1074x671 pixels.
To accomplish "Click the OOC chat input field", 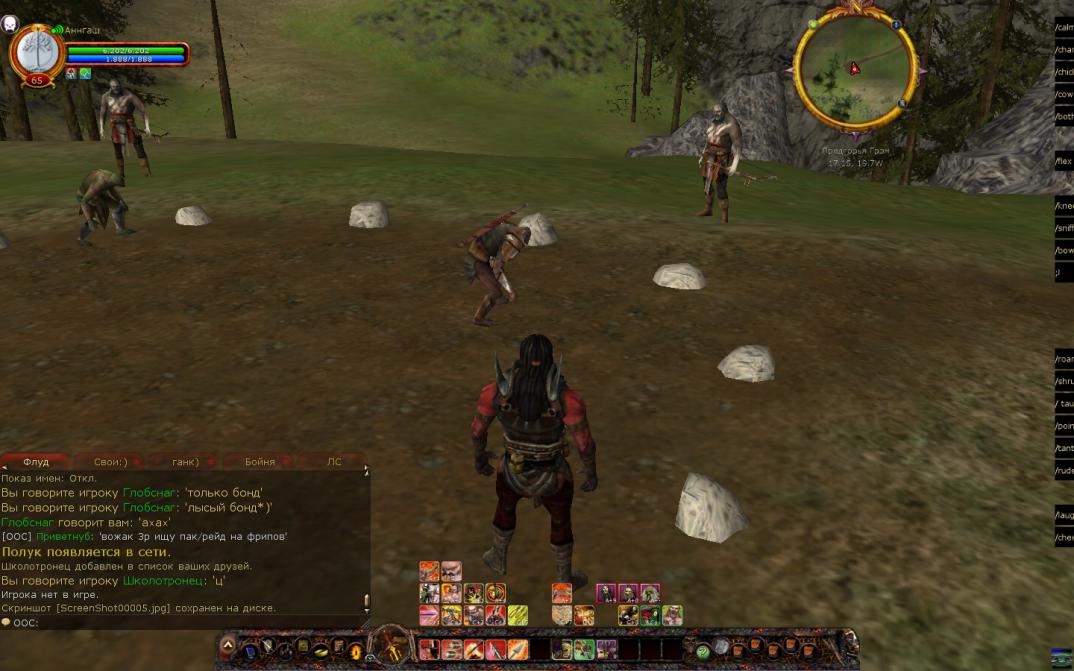I will coord(190,622).
